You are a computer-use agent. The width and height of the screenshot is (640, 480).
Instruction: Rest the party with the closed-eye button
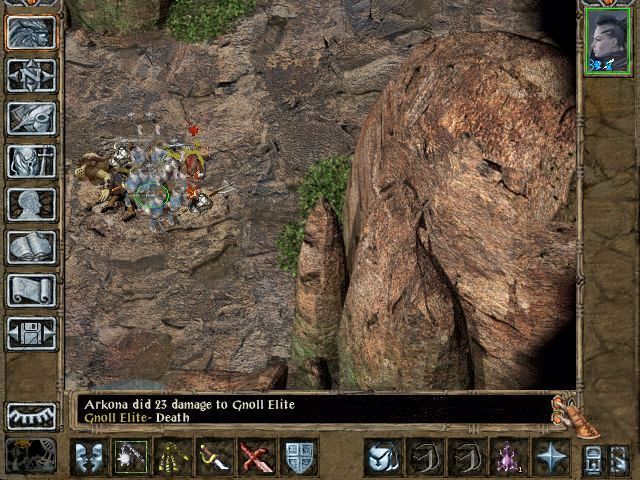pos(31,414)
